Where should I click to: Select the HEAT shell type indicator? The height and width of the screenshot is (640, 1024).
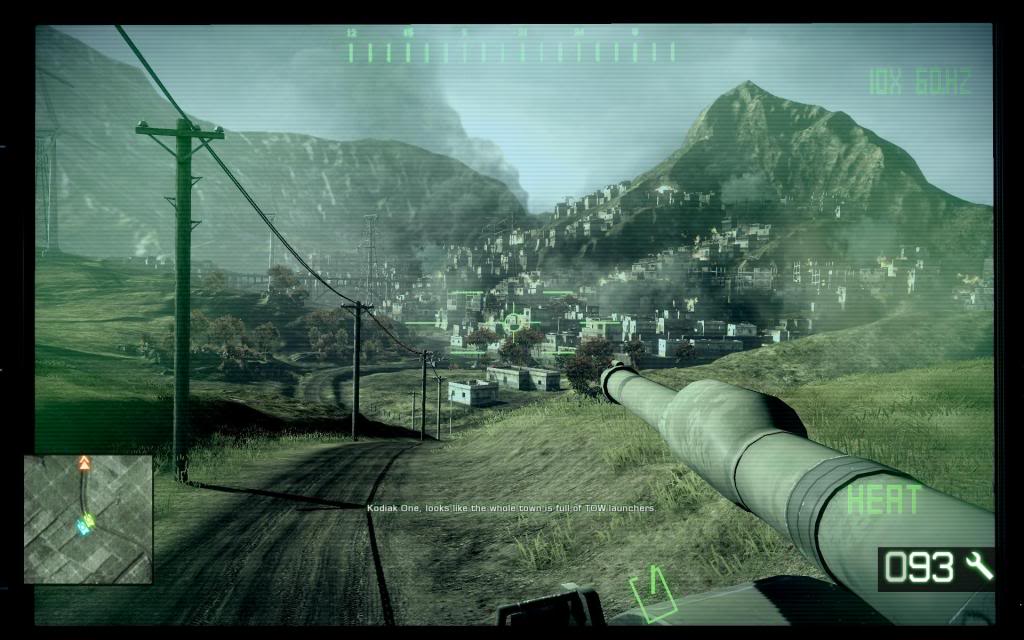[x=883, y=500]
